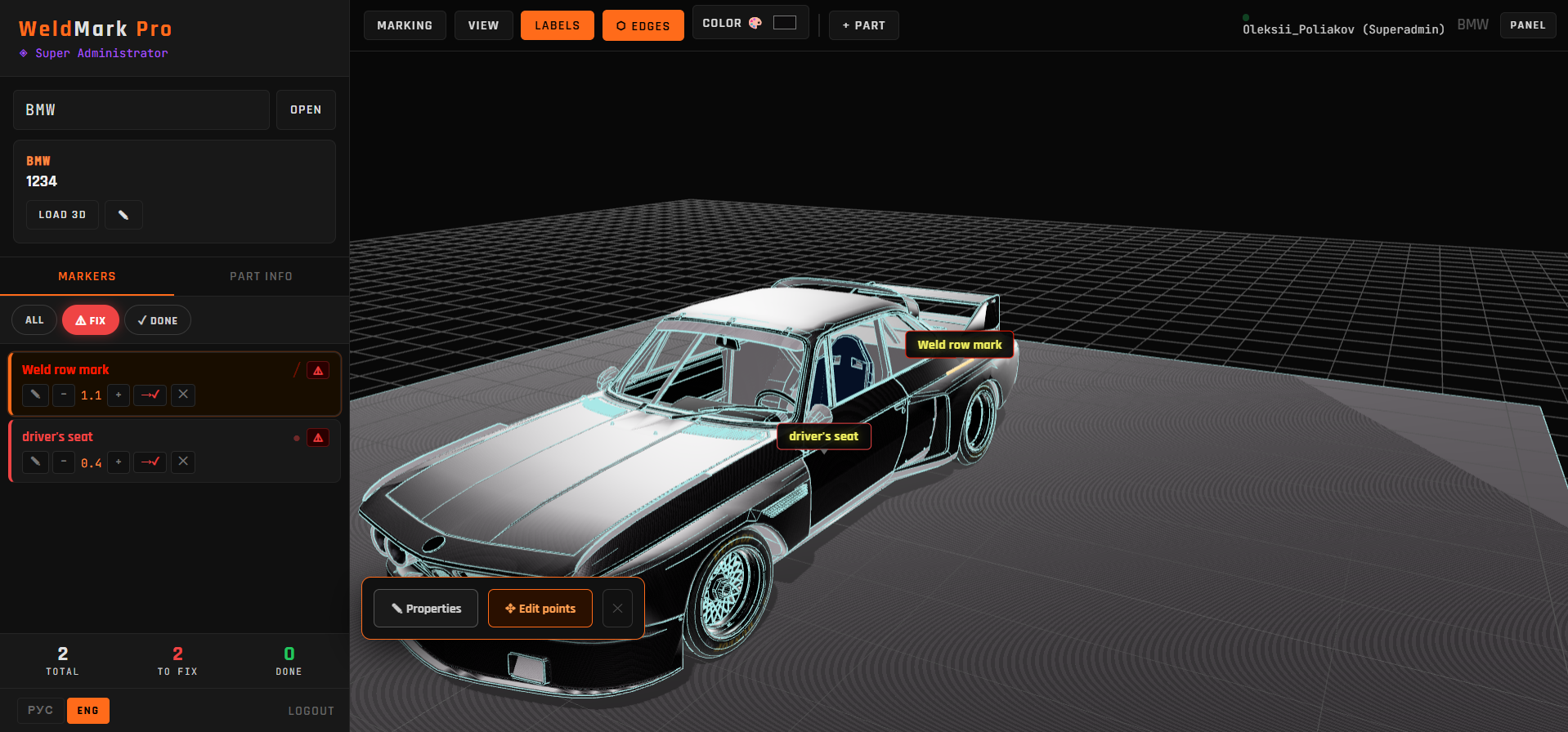Open the MARKING menu
The width and height of the screenshot is (1568, 732).
pos(405,25)
